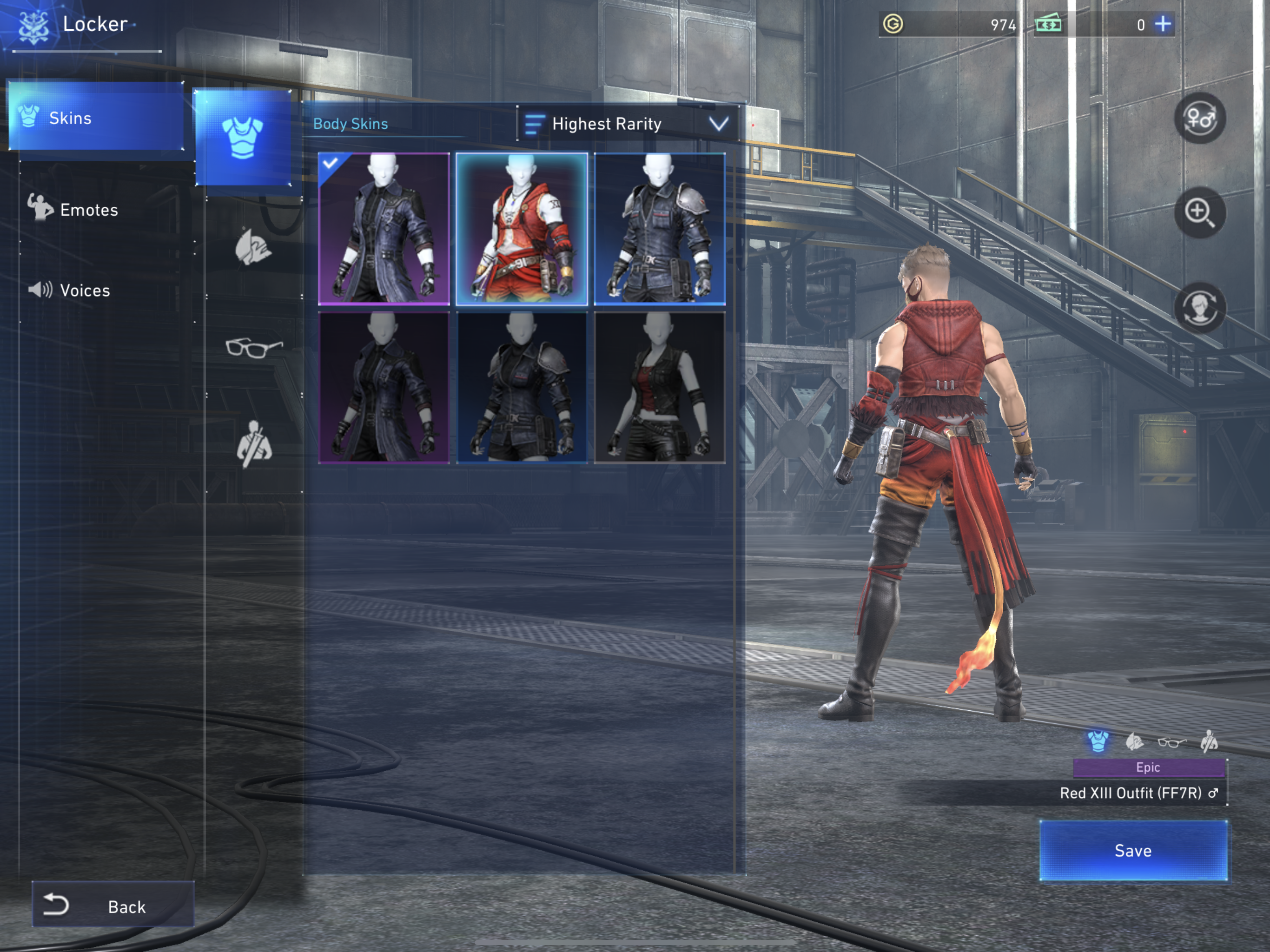Viewport: 1270px width, 952px height.
Task: Select the dimmed black vest red top skin
Action: pos(659,387)
